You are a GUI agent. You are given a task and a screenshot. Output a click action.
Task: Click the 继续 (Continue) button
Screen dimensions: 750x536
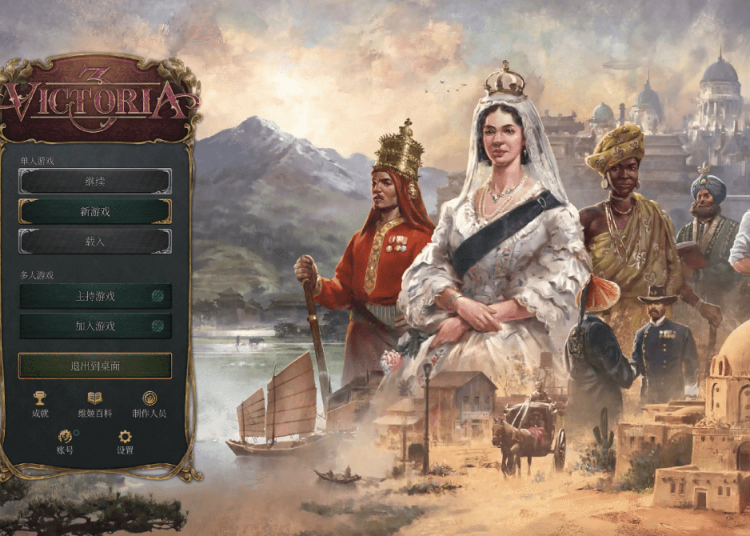point(95,181)
